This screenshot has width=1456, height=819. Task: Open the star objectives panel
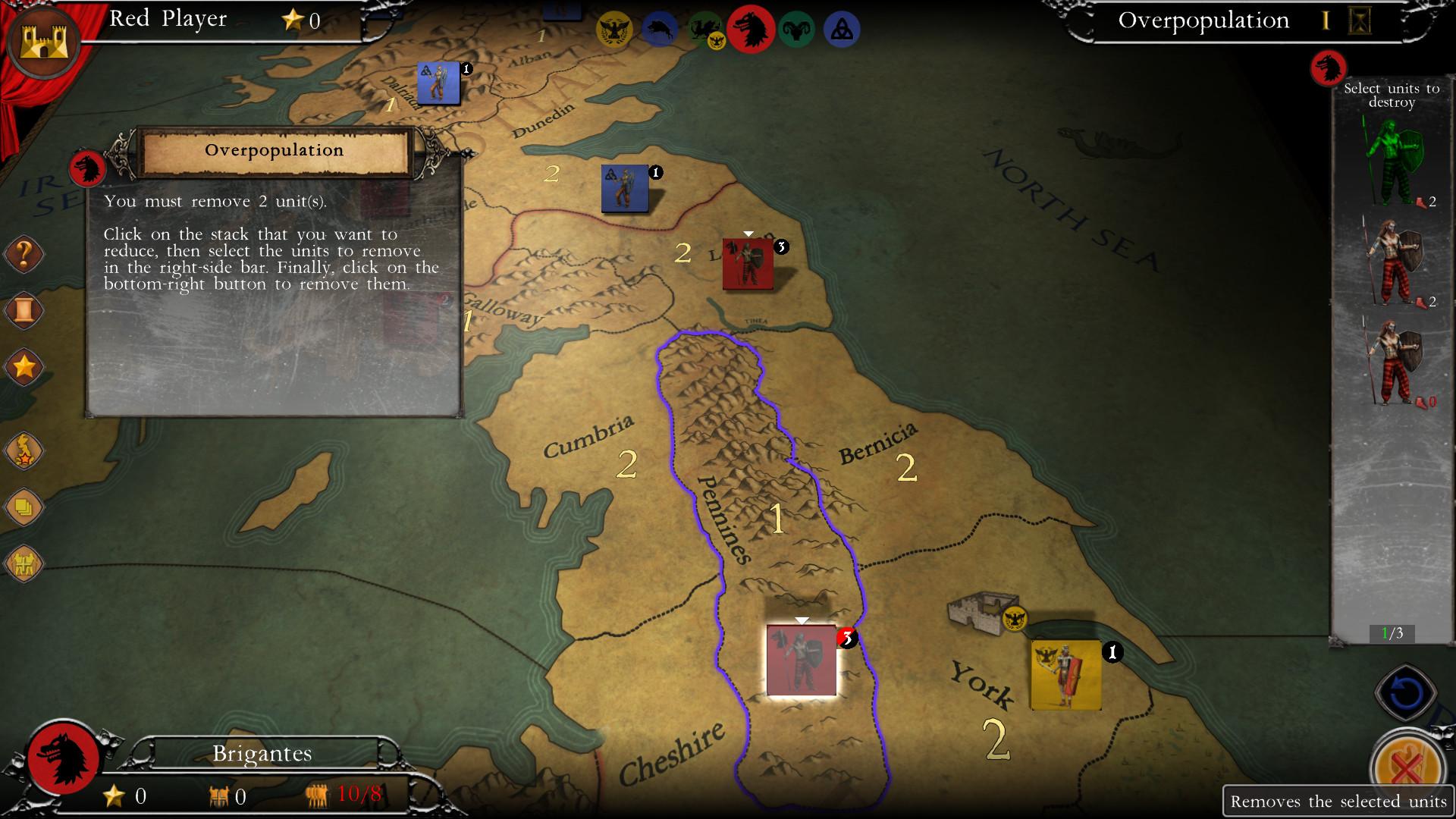click(x=24, y=368)
